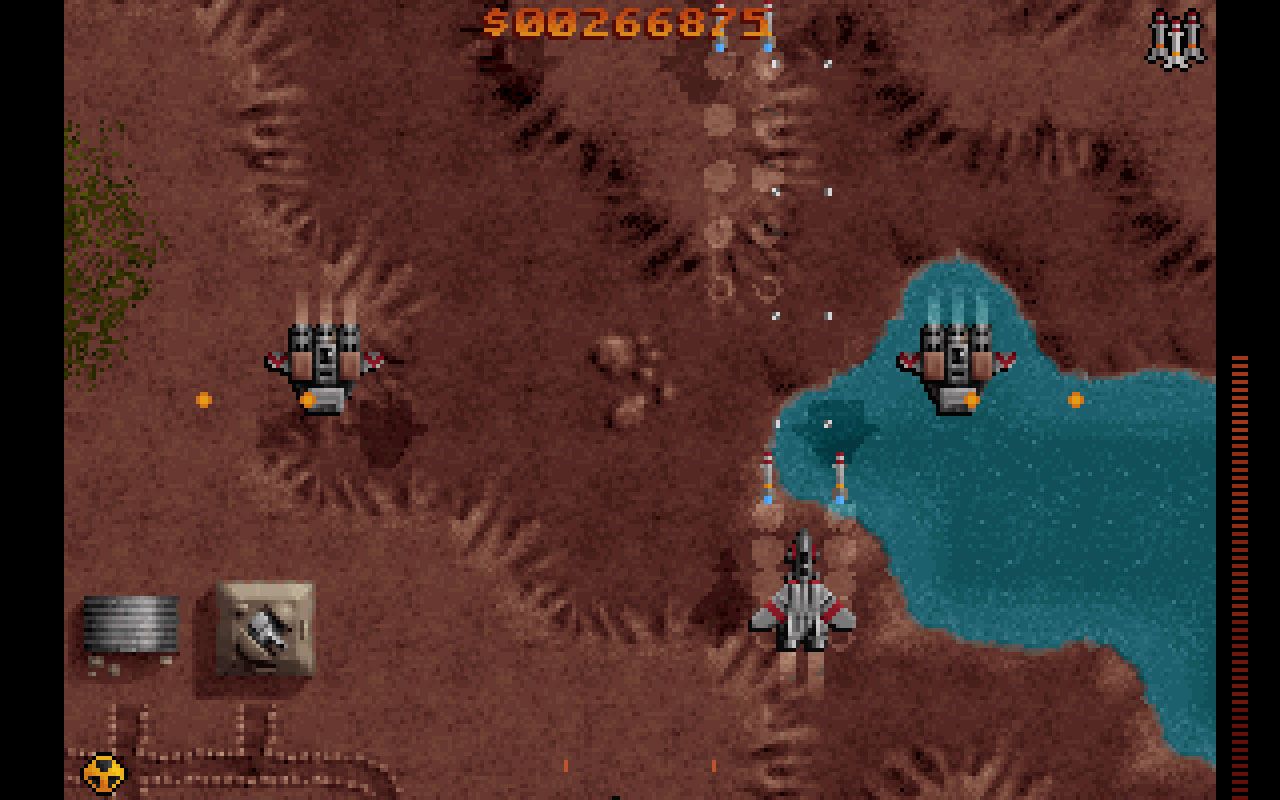The width and height of the screenshot is (1280, 800).
Task: Activate the megabomb radiation icon
Action: [104, 773]
